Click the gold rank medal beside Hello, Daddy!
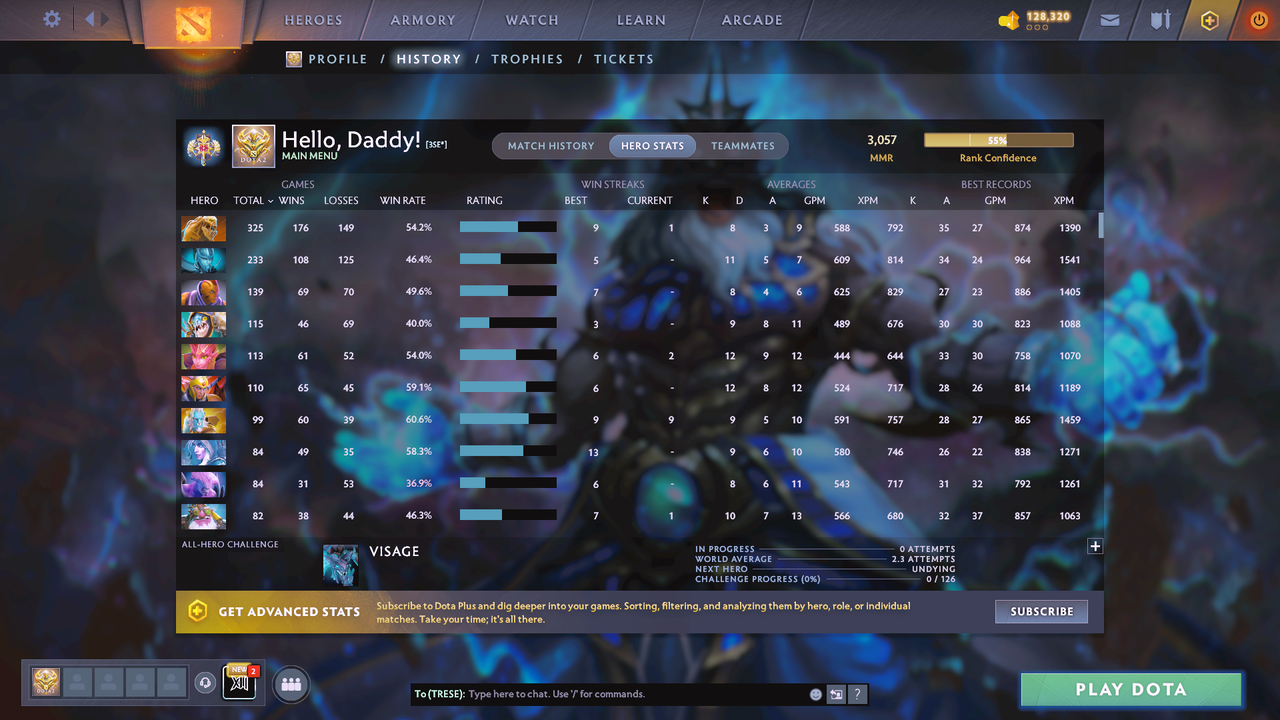The width and height of the screenshot is (1280, 720). click(203, 146)
